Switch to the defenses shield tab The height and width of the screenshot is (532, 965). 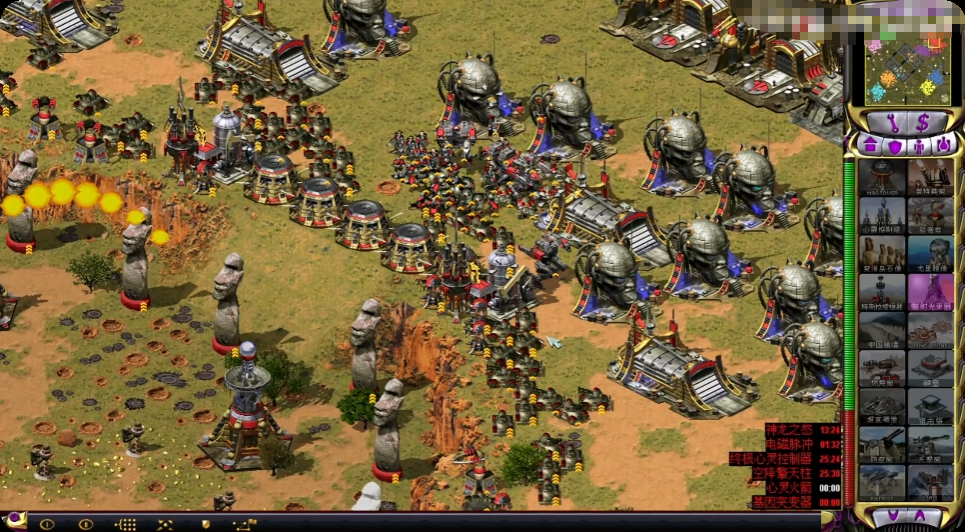pos(894,146)
